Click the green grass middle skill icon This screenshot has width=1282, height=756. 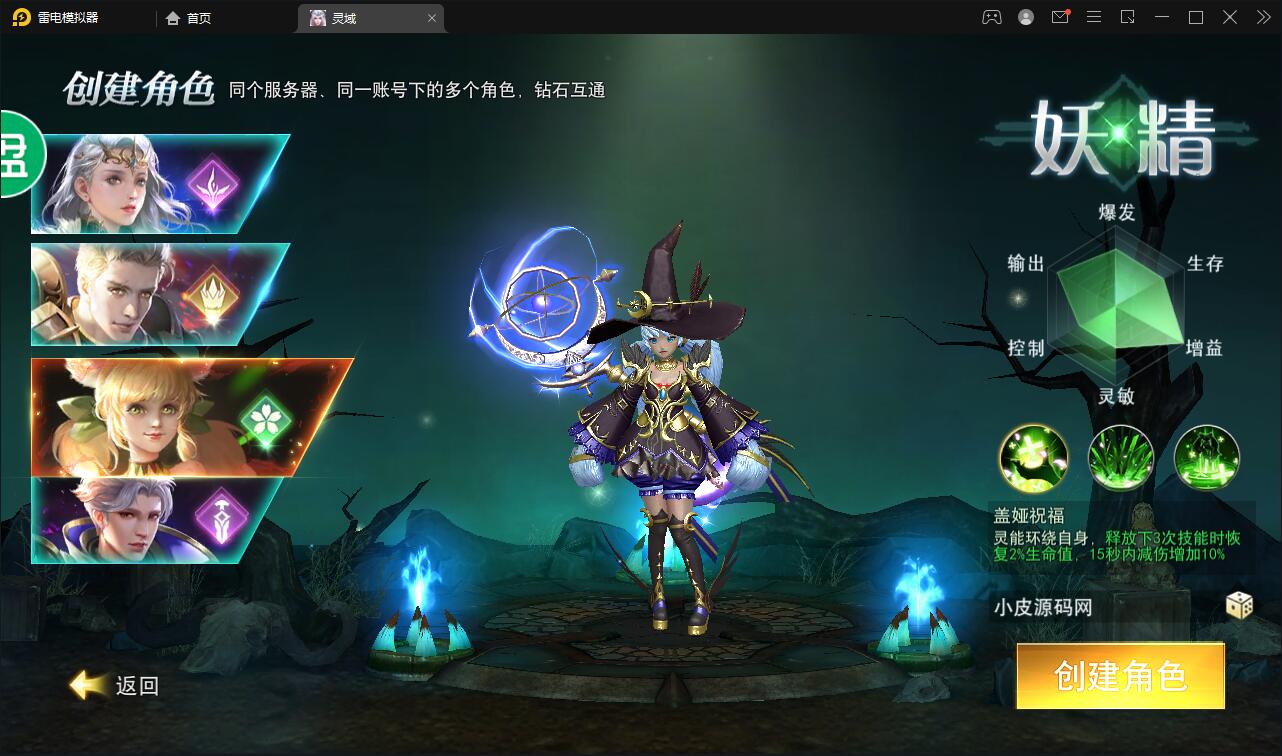pyautogui.click(x=1121, y=457)
